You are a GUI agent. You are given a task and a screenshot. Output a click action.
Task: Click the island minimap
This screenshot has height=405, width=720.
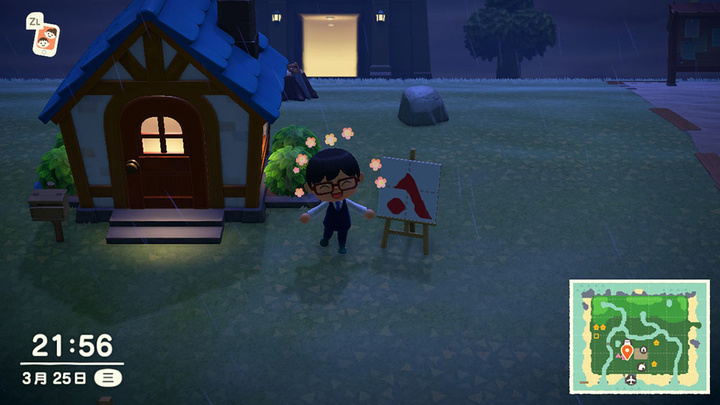pyautogui.click(x=639, y=336)
